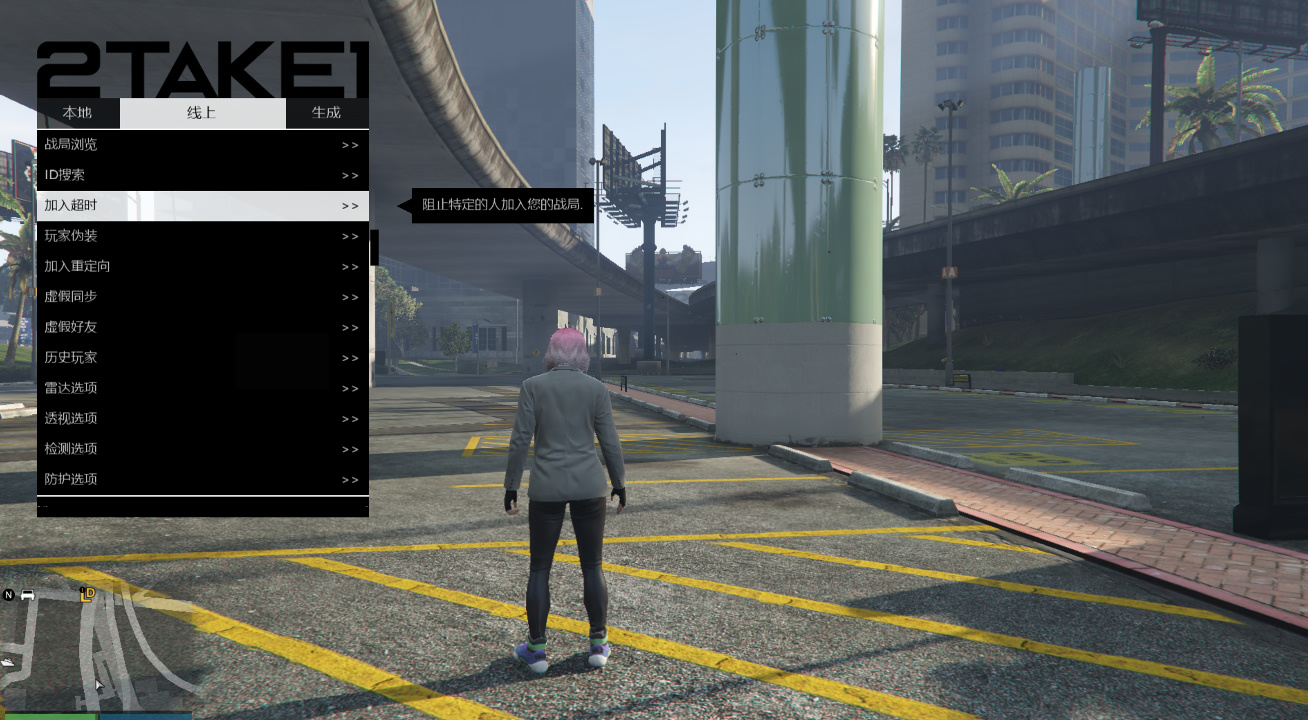Show the 历史玩家 list
This screenshot has width=1308, height=720.
[202, 357]
